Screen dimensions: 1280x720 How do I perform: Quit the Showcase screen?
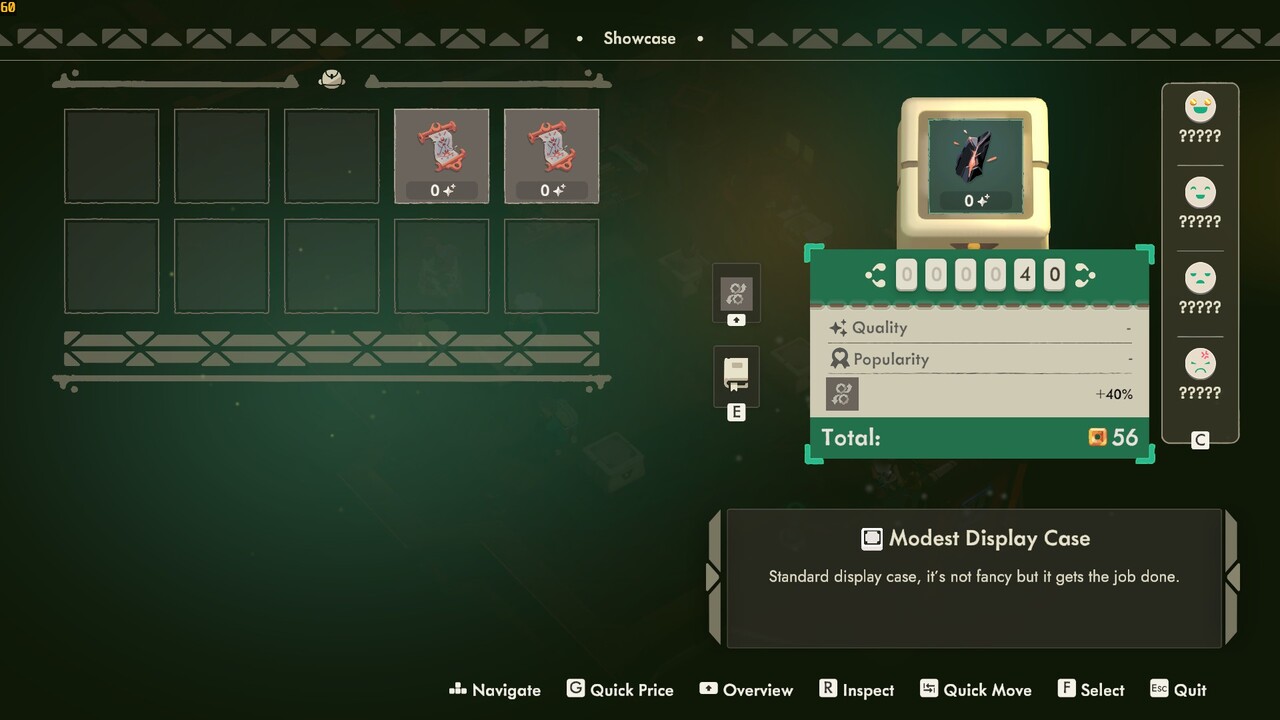click(1179, 690)
